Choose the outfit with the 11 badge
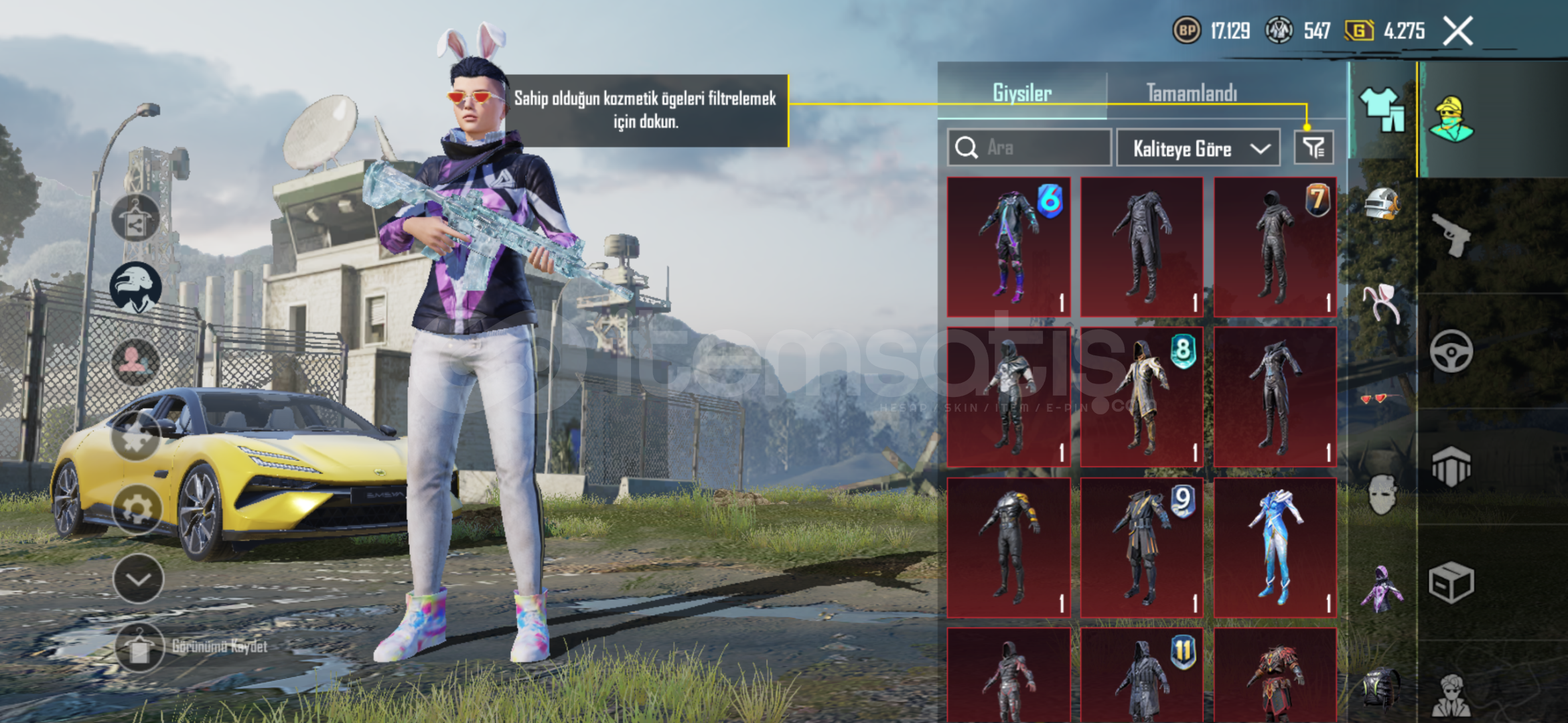1568x723 pixels. [x=1142, y=676]
